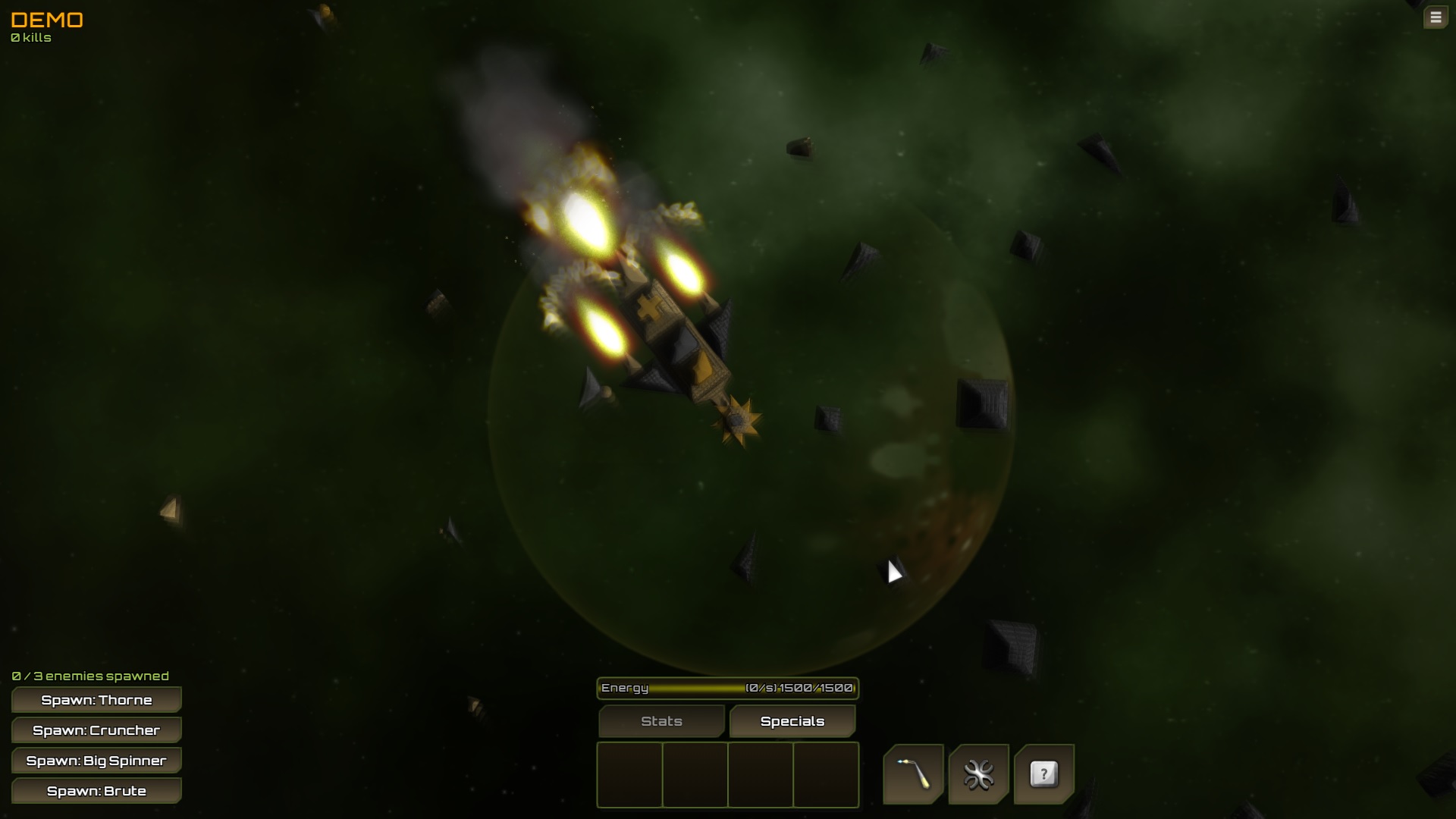Click the middle tool icon beside the torch
Screen dimensions: 1456x819
point(978,775)
